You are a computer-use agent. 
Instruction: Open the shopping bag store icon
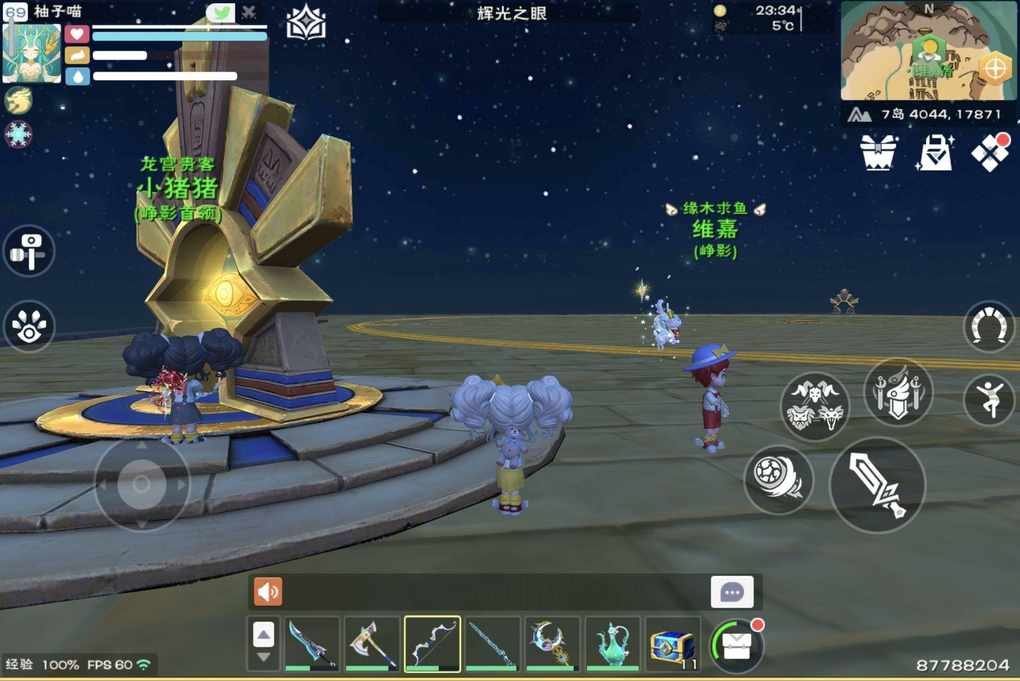pos(935,152)
